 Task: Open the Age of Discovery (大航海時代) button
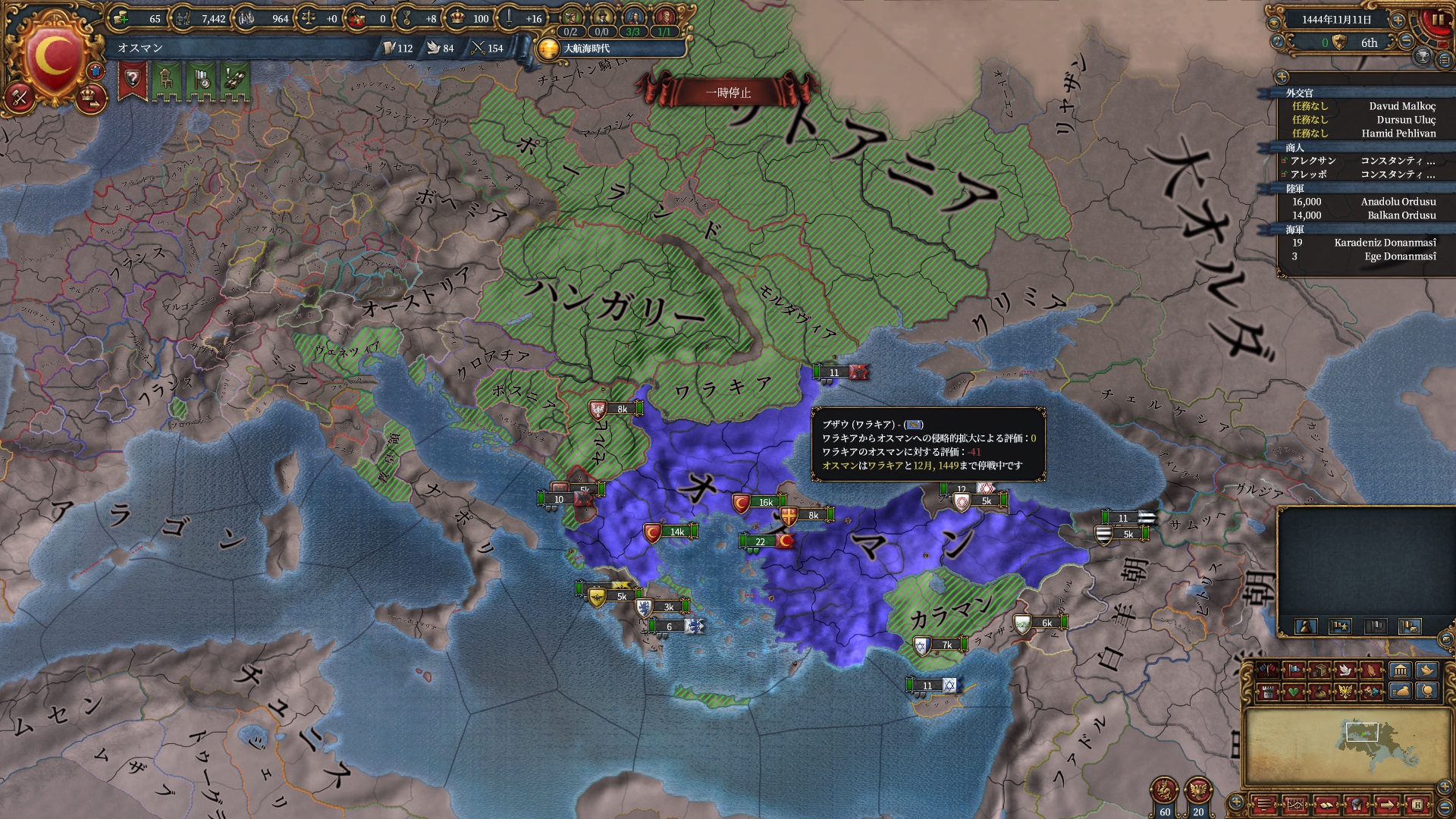[548, 49]
